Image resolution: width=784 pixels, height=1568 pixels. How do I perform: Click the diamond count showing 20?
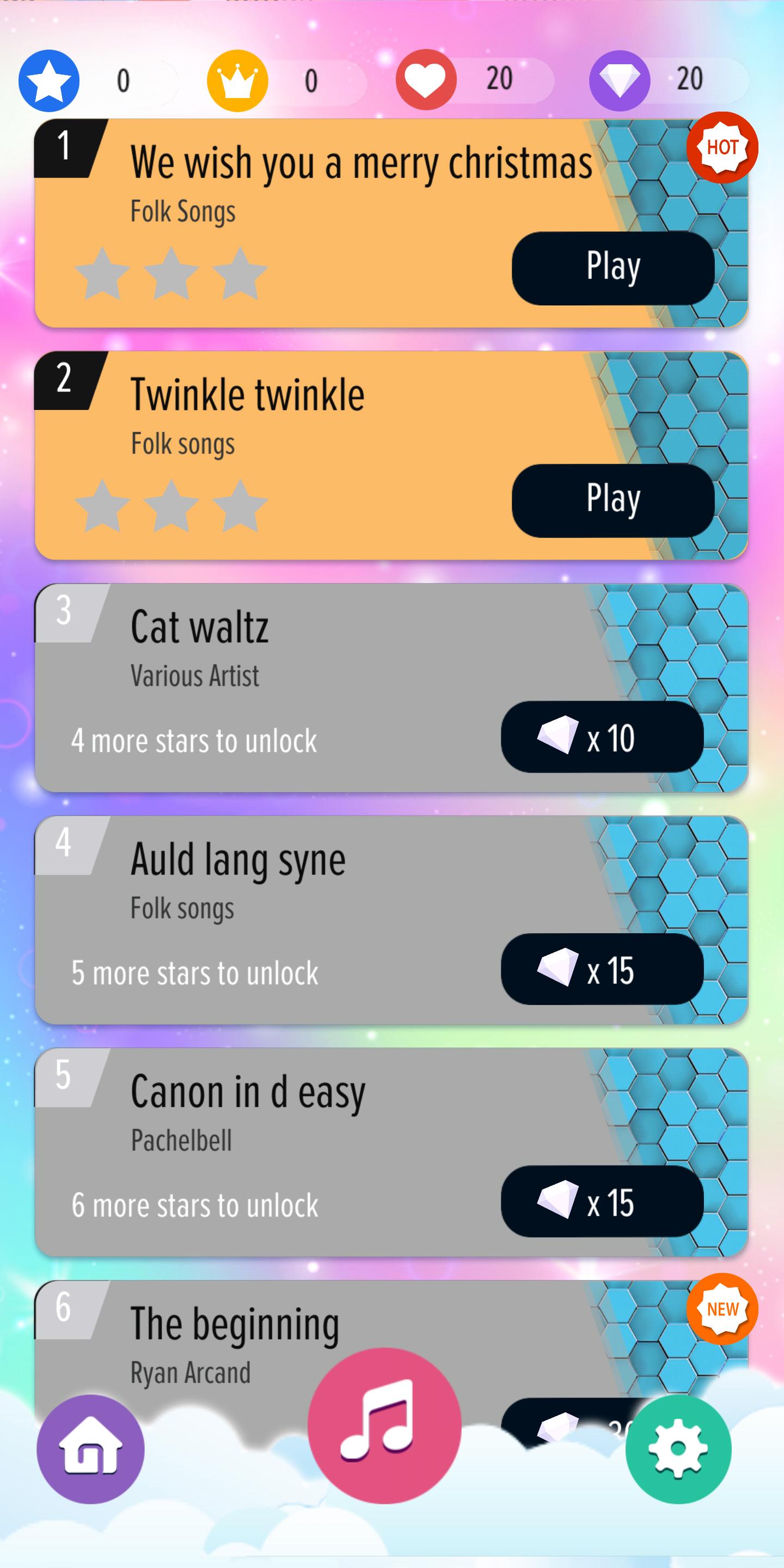(x=690, y=77)
